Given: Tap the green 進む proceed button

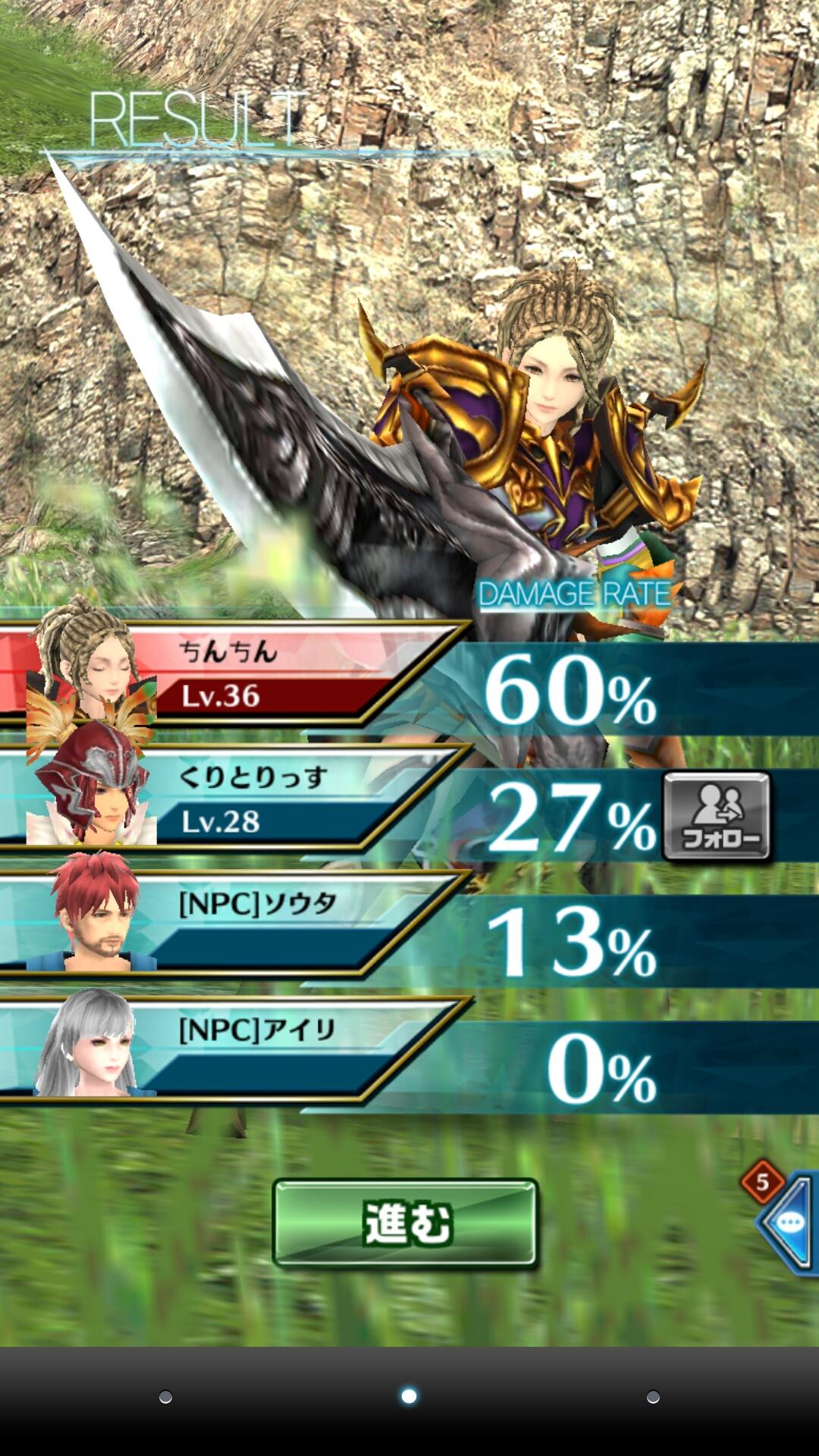Looking at the screenshot, I should (405, 1223).
